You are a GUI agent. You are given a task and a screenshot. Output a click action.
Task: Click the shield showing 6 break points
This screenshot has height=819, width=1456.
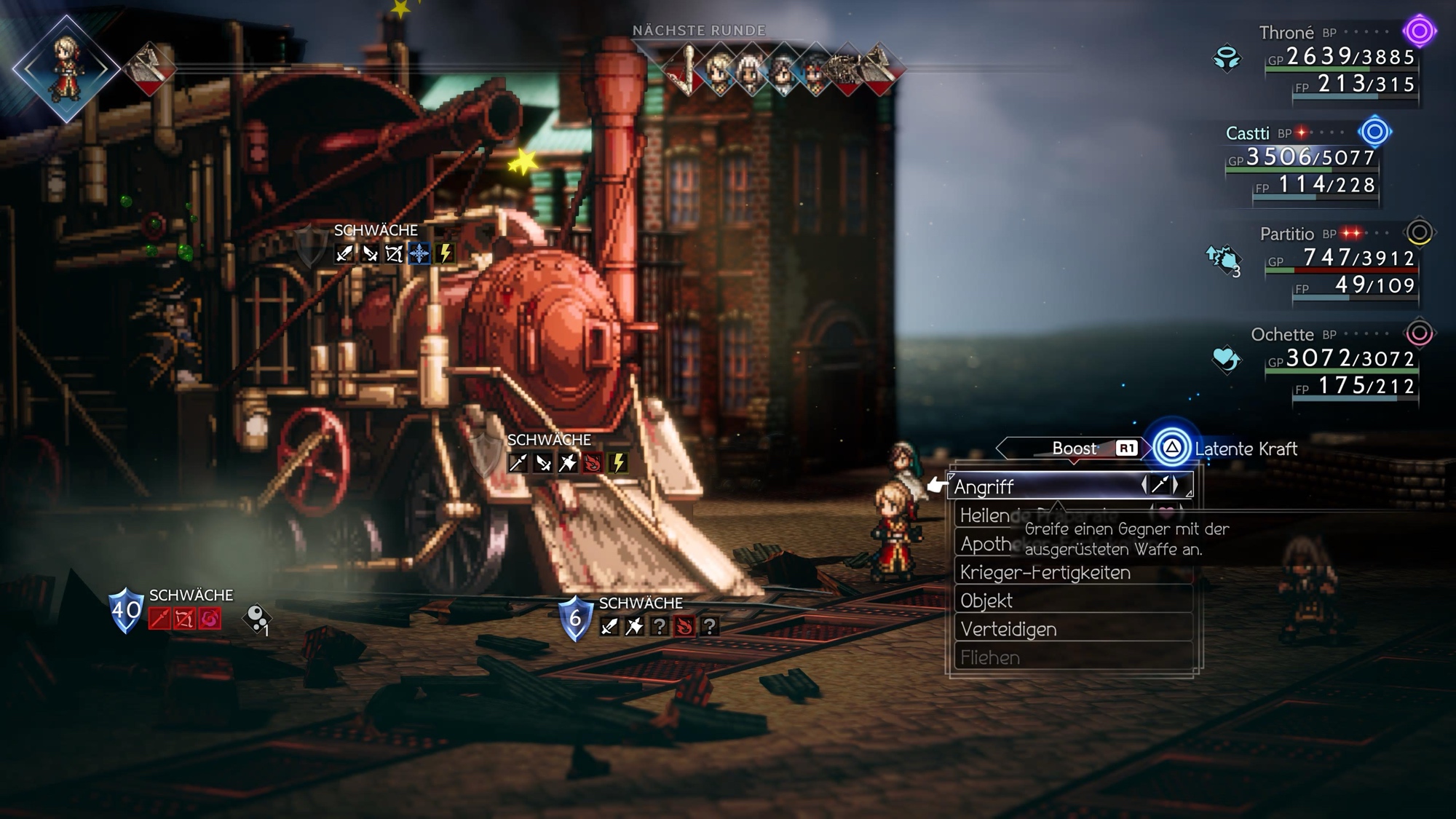point(575,618)
